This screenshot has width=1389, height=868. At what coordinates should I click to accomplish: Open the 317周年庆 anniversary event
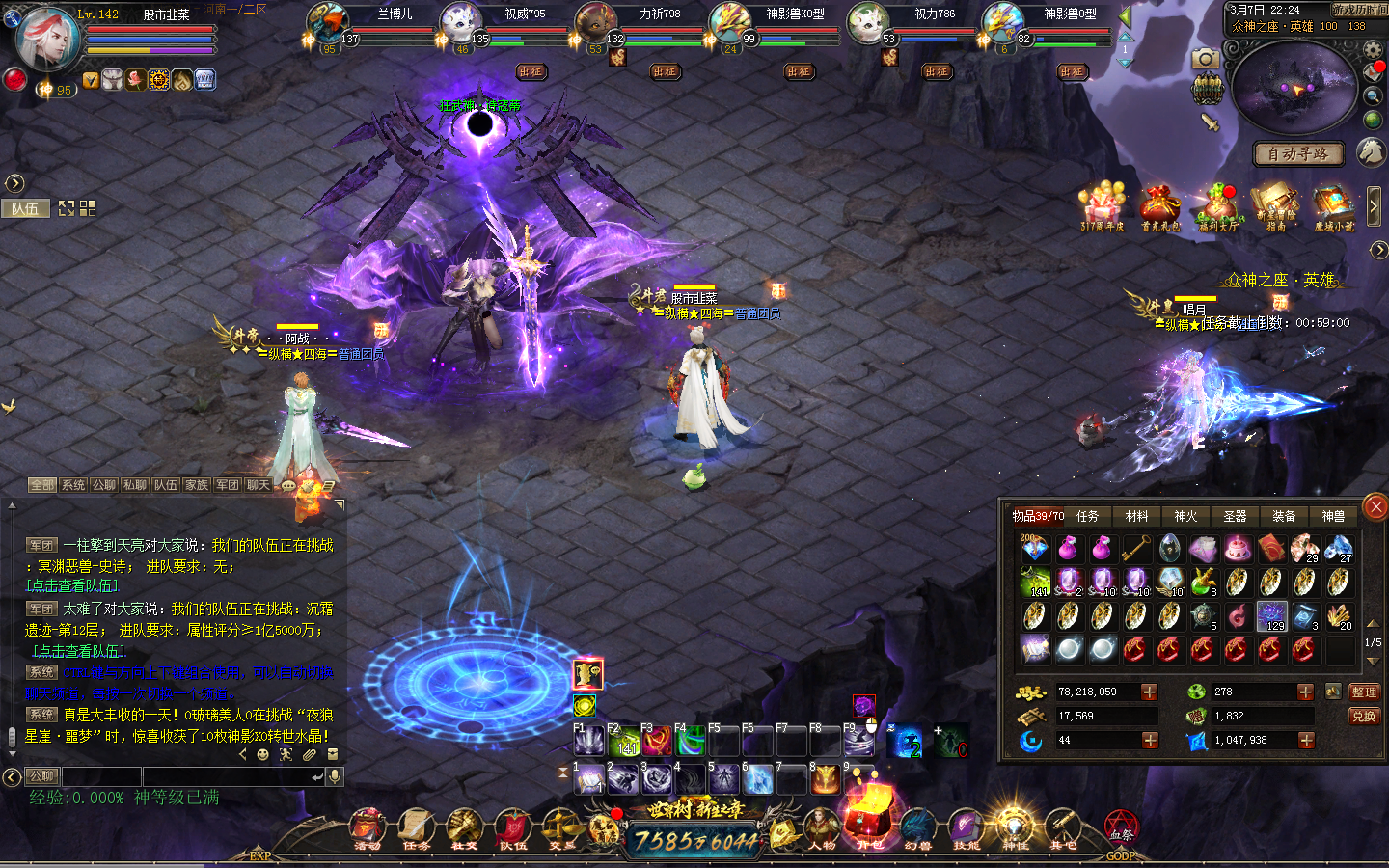(x=1102, y=207)
